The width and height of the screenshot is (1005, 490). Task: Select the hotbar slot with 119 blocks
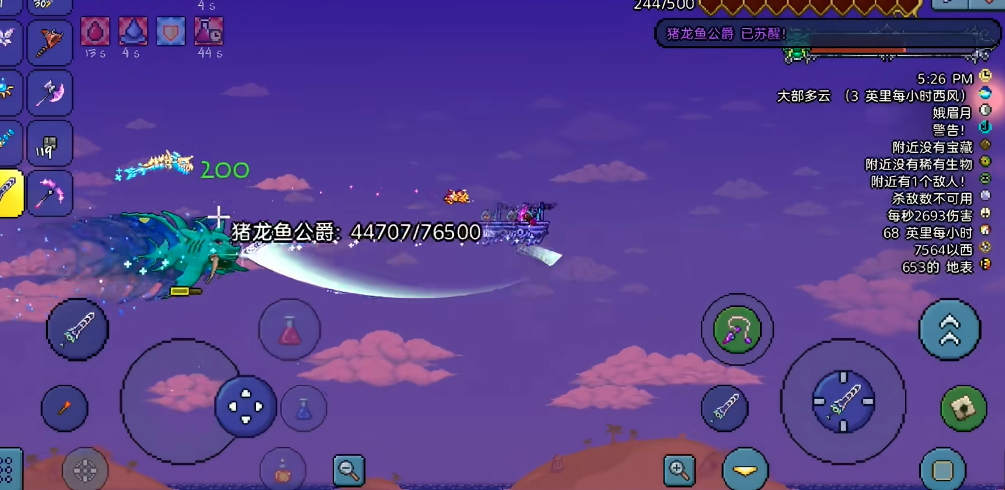(49, 143)
